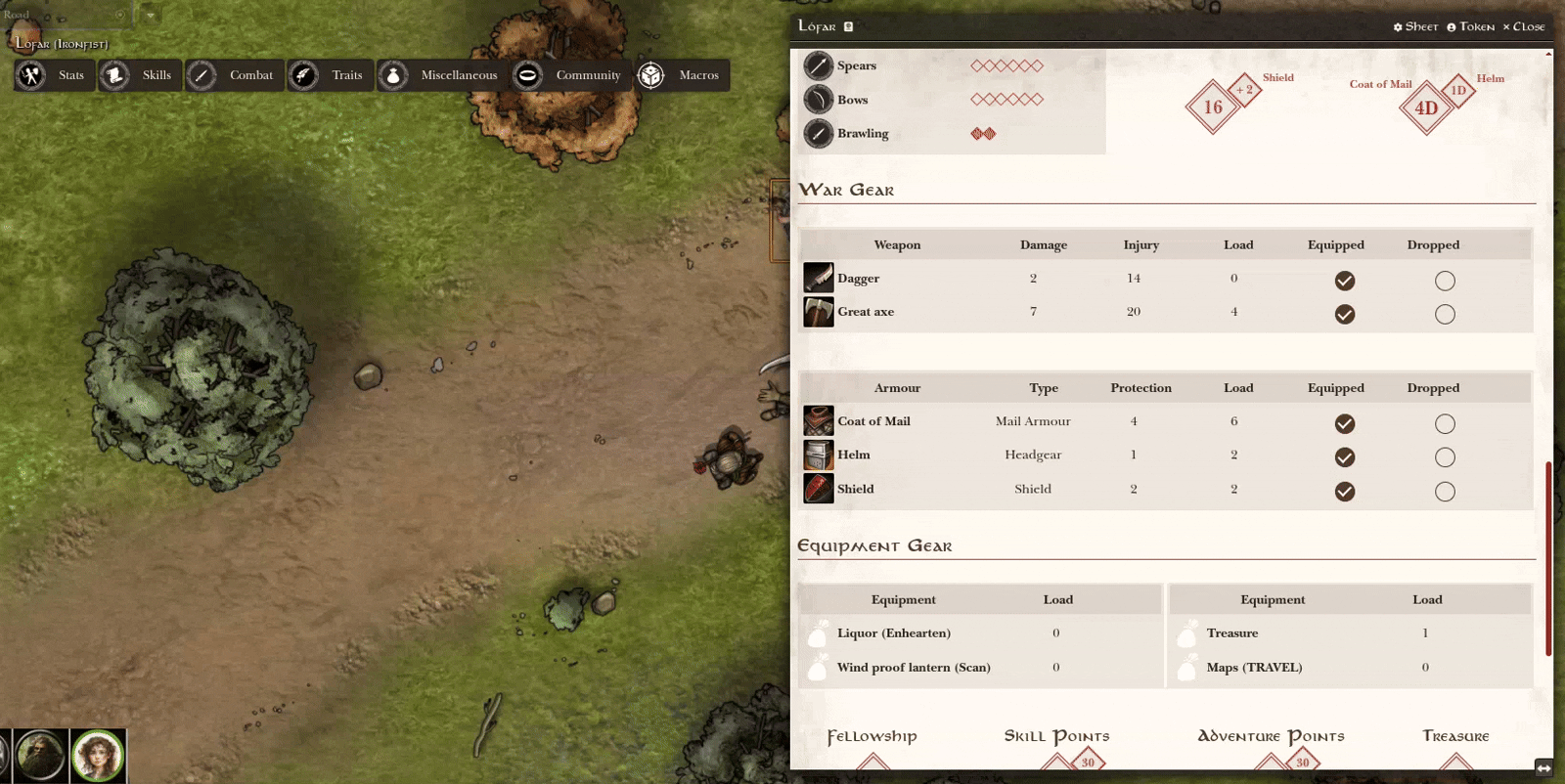Open the Community tab
The image size is (1565, 784).
pos(570,75)
